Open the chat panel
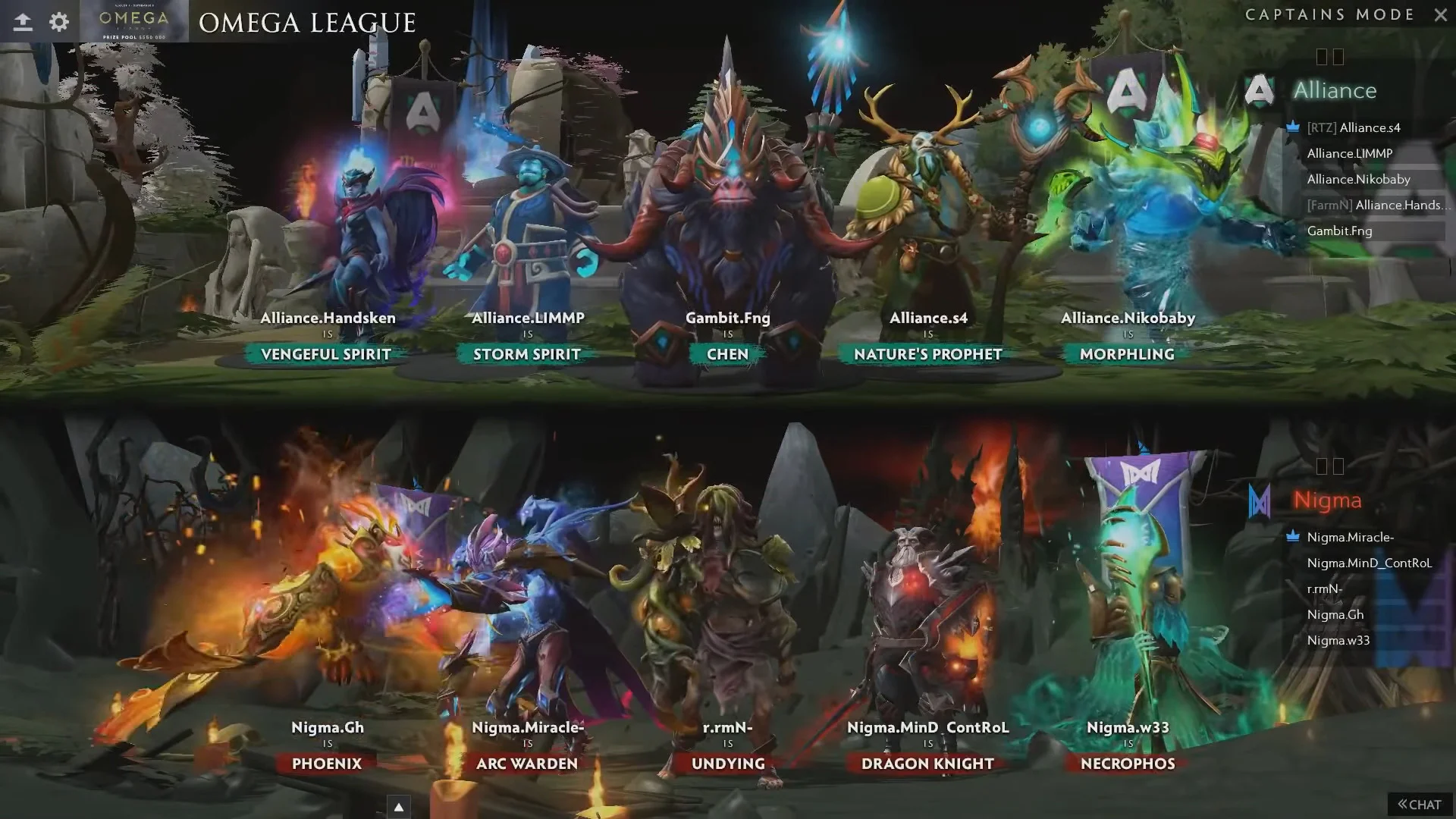This screenshot has height=819, width=1456. point(1420,805)
